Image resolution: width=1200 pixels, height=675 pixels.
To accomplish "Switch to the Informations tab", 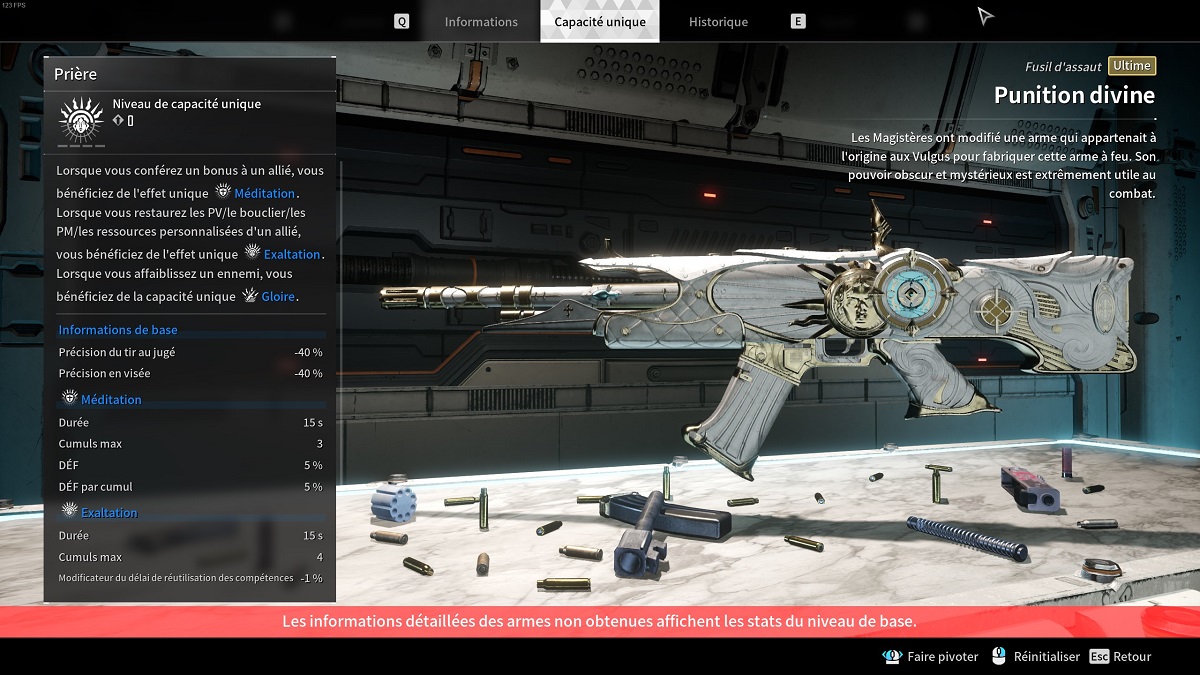I will [x=481, y=22].
